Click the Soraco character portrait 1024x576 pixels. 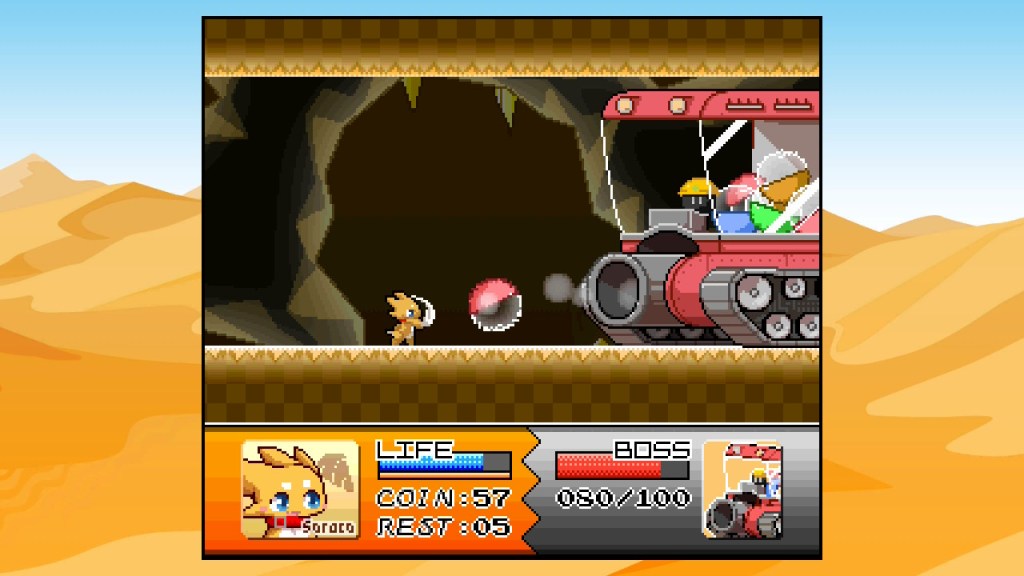pos(300,490)
